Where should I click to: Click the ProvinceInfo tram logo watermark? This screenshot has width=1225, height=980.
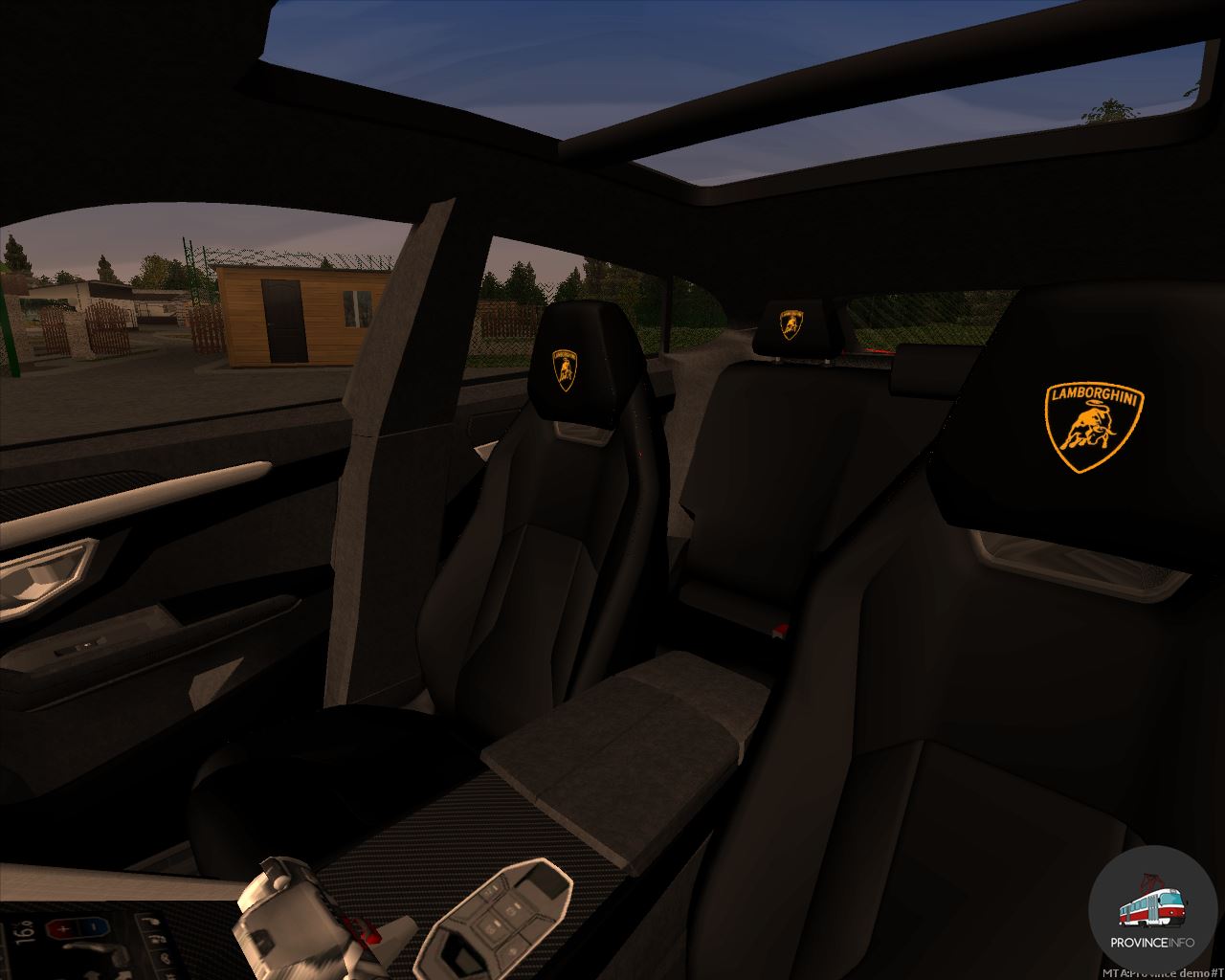coord(1151,910)
